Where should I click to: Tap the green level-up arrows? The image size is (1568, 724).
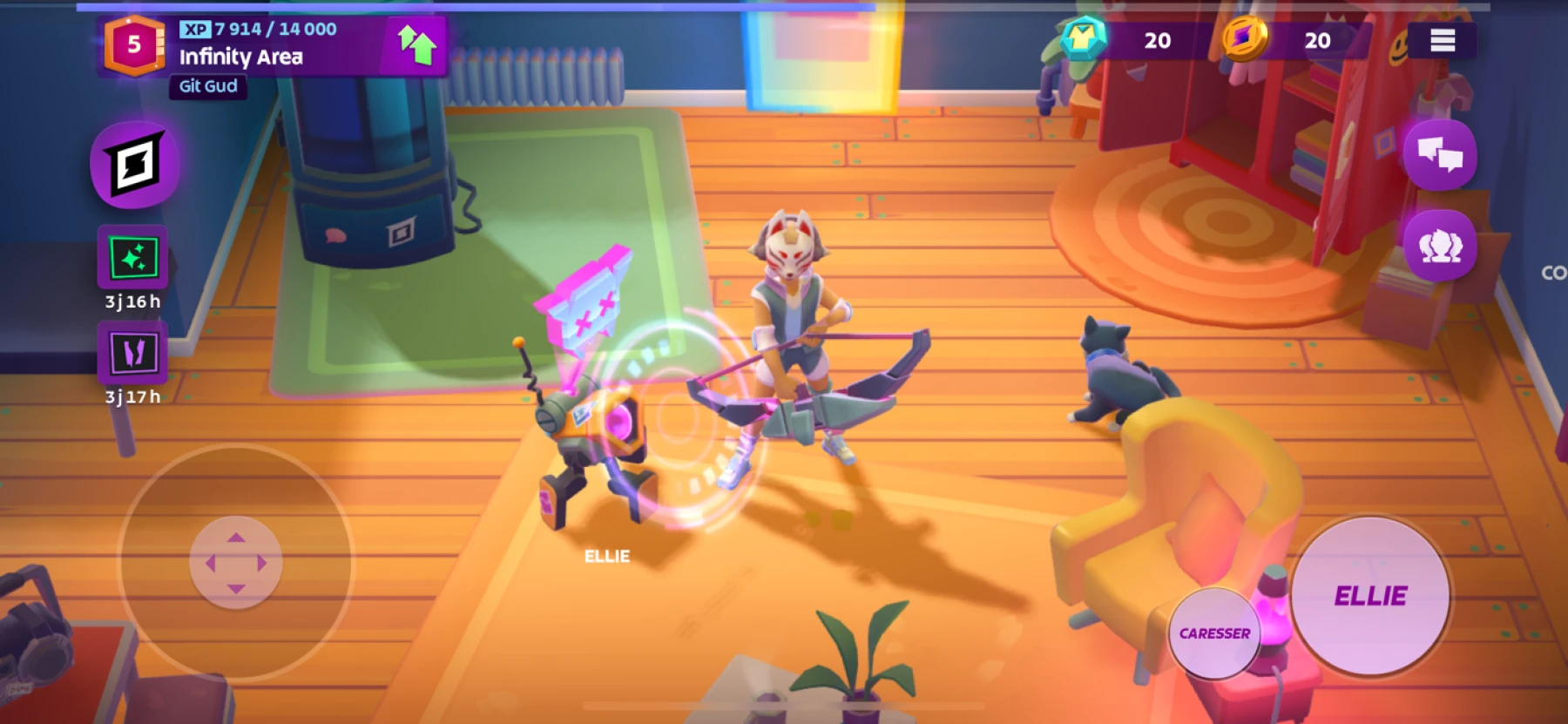pos(416,44)
